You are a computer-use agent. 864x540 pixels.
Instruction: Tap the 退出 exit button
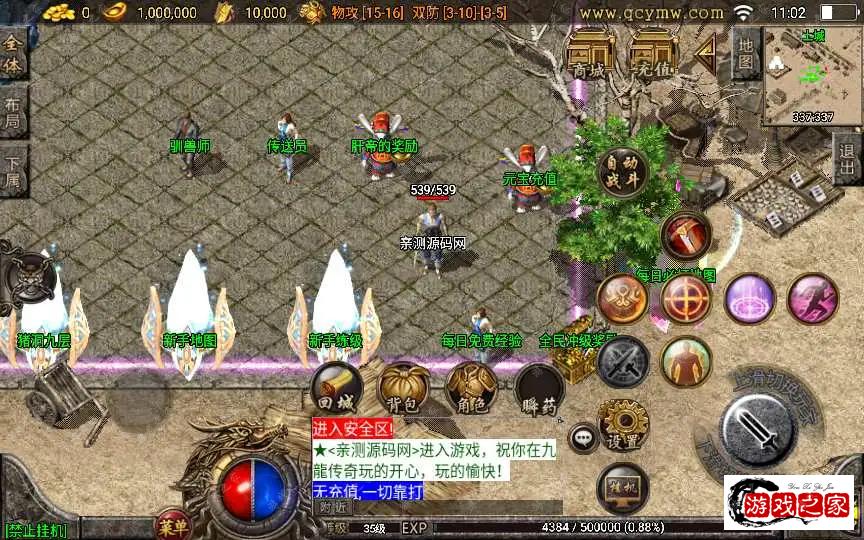tap(847, 159)
